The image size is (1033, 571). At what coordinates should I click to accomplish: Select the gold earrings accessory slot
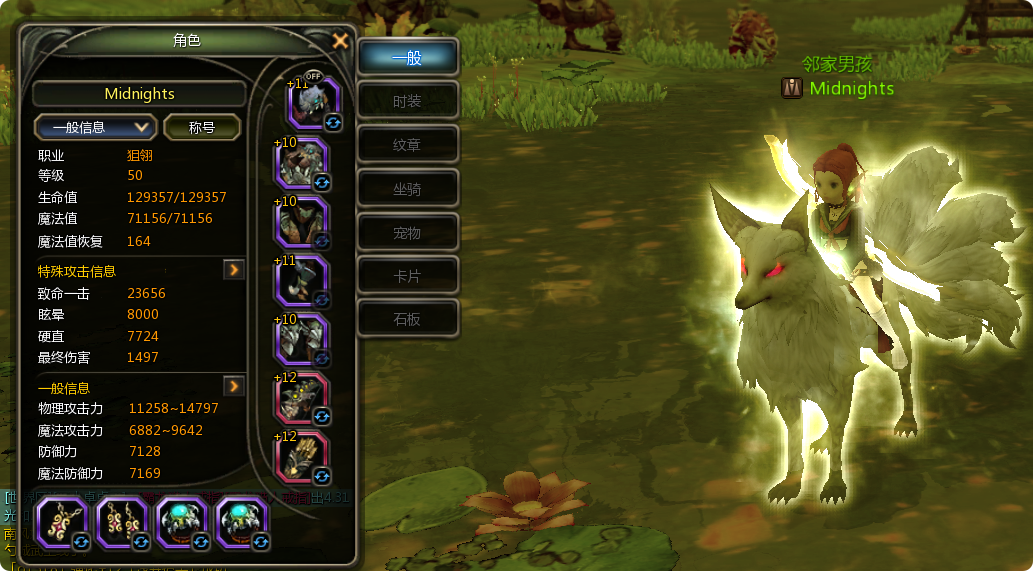122,523
